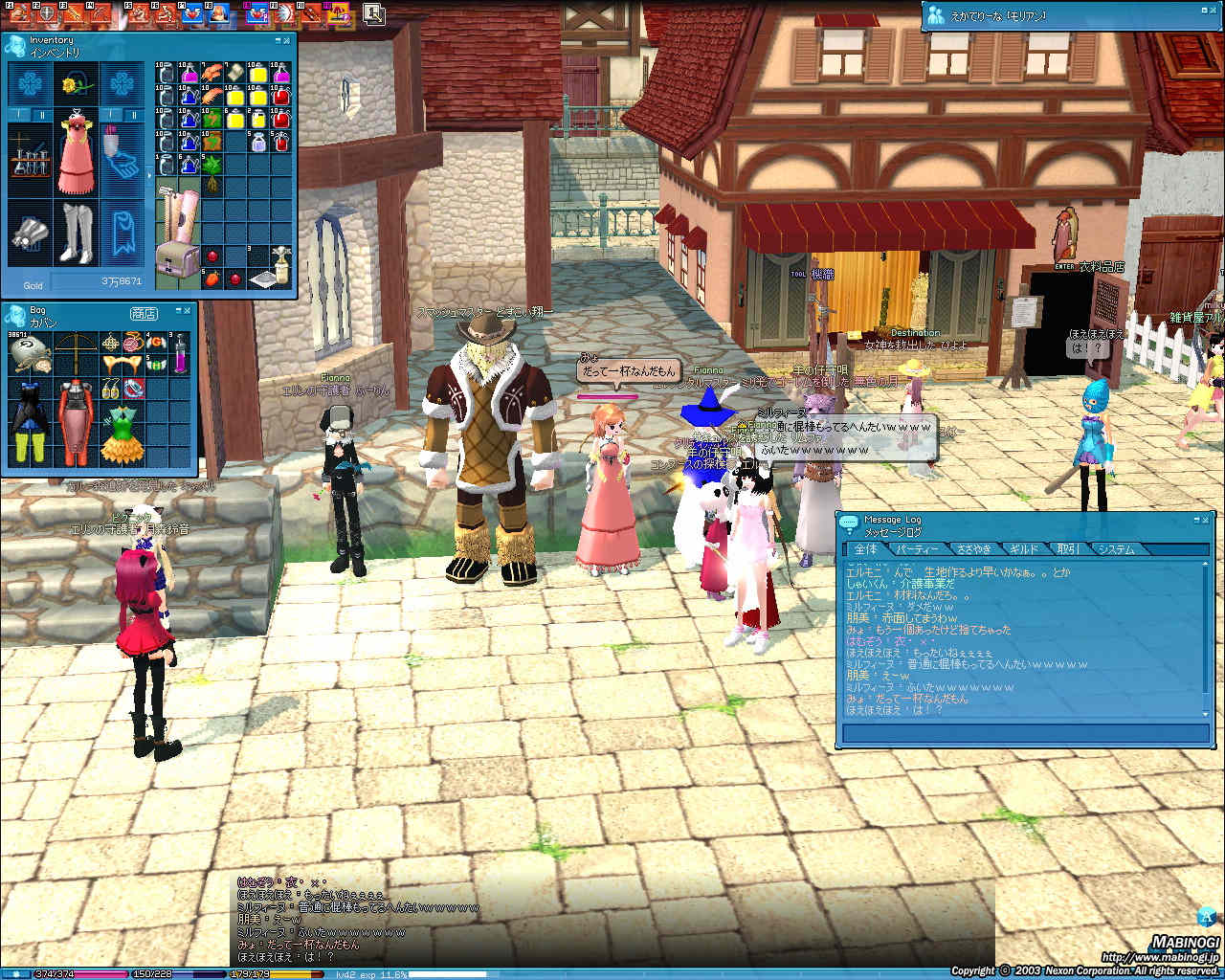Select the システム message tab
Viewport: 1225px width, 980px height.
point(1116,549)
